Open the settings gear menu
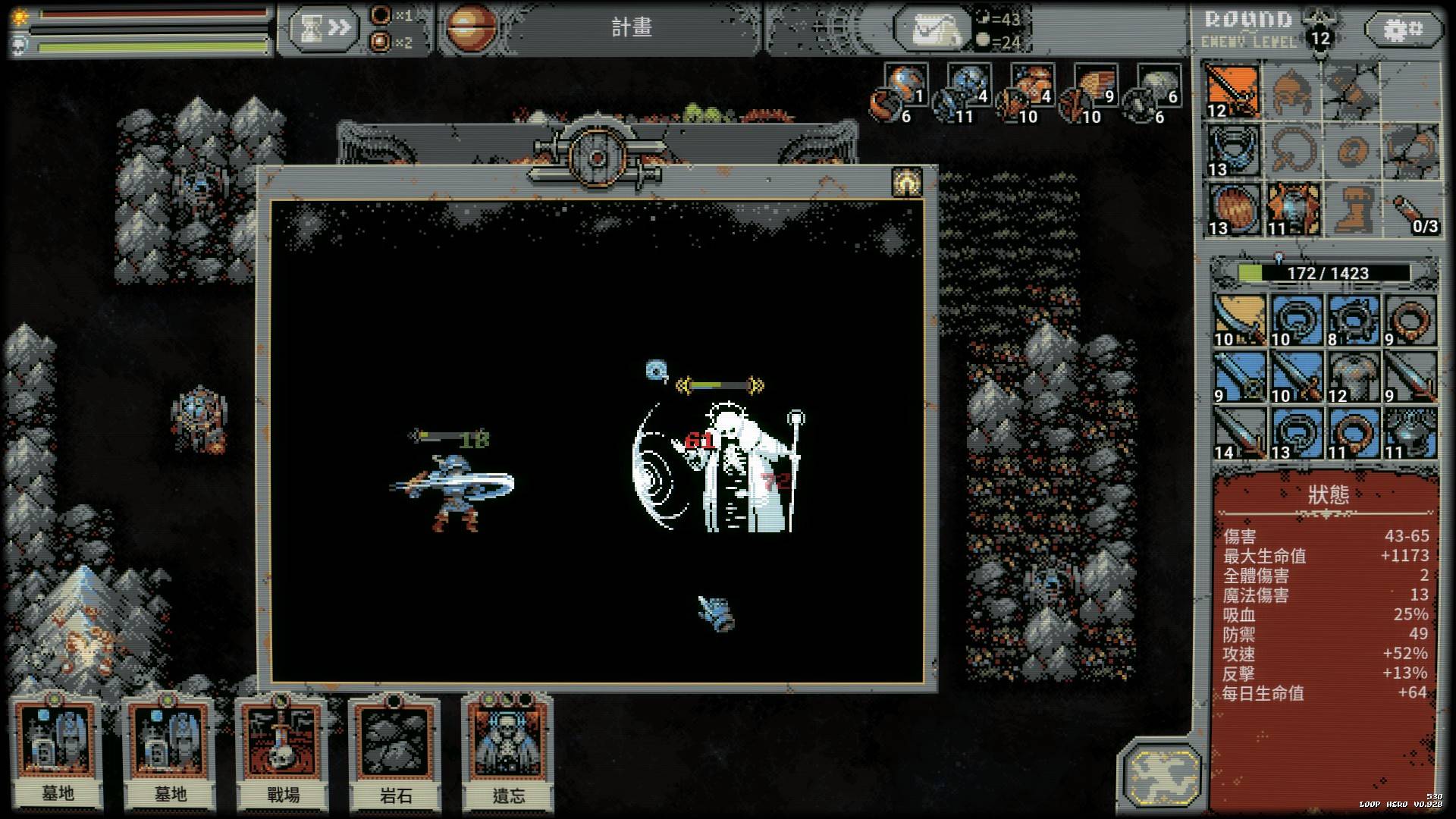Viewport: 1456px width, 819px height. [1404, 30]
